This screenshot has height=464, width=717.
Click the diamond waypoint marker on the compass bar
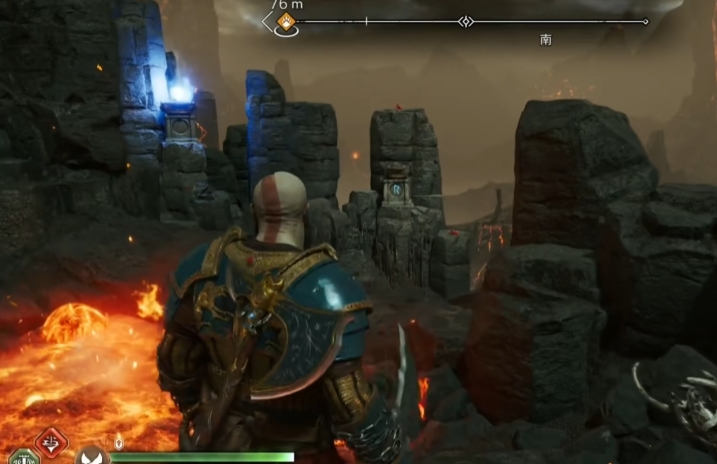click(465, 21)
